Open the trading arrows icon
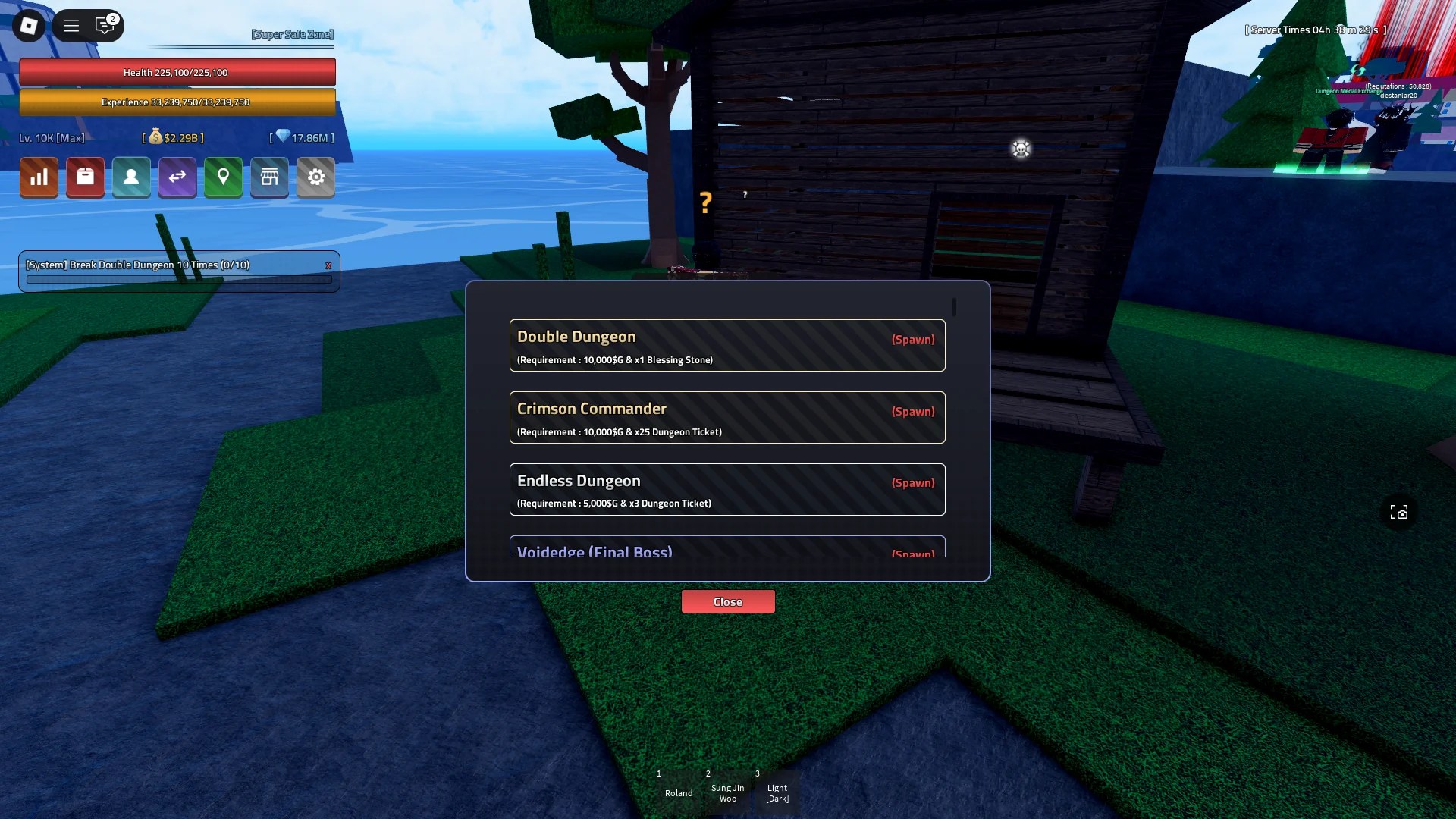This screenshot has width=1456, height=819. pos(177,177)
